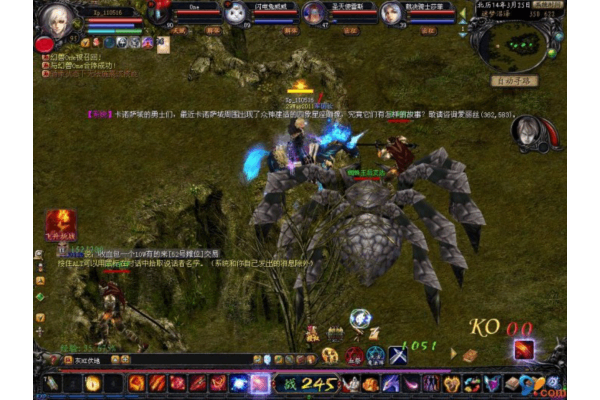600x400 pixels.
Task: Click the red orb beside the player portrait
Action: tap(44, 44)
